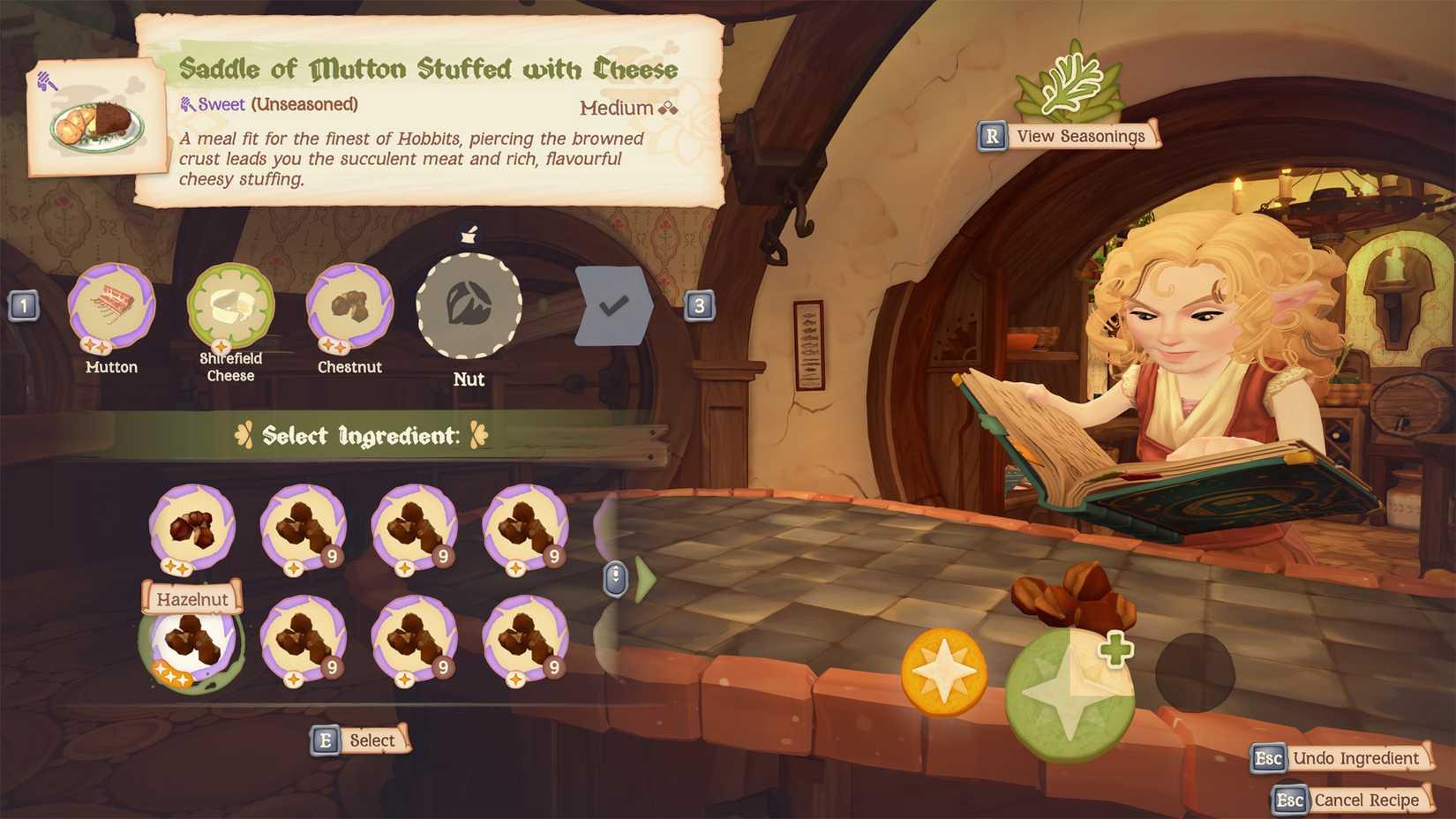Open View Seasonings
The height and width of the screenshot is (819, 1456).
(1069, 136)
